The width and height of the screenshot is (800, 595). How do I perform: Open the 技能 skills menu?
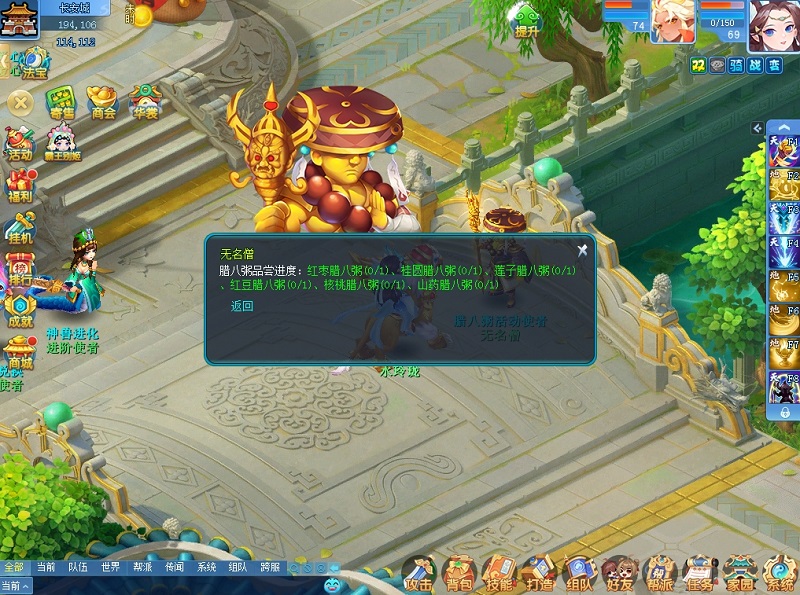pyautogui.click(x=499, y=574)
